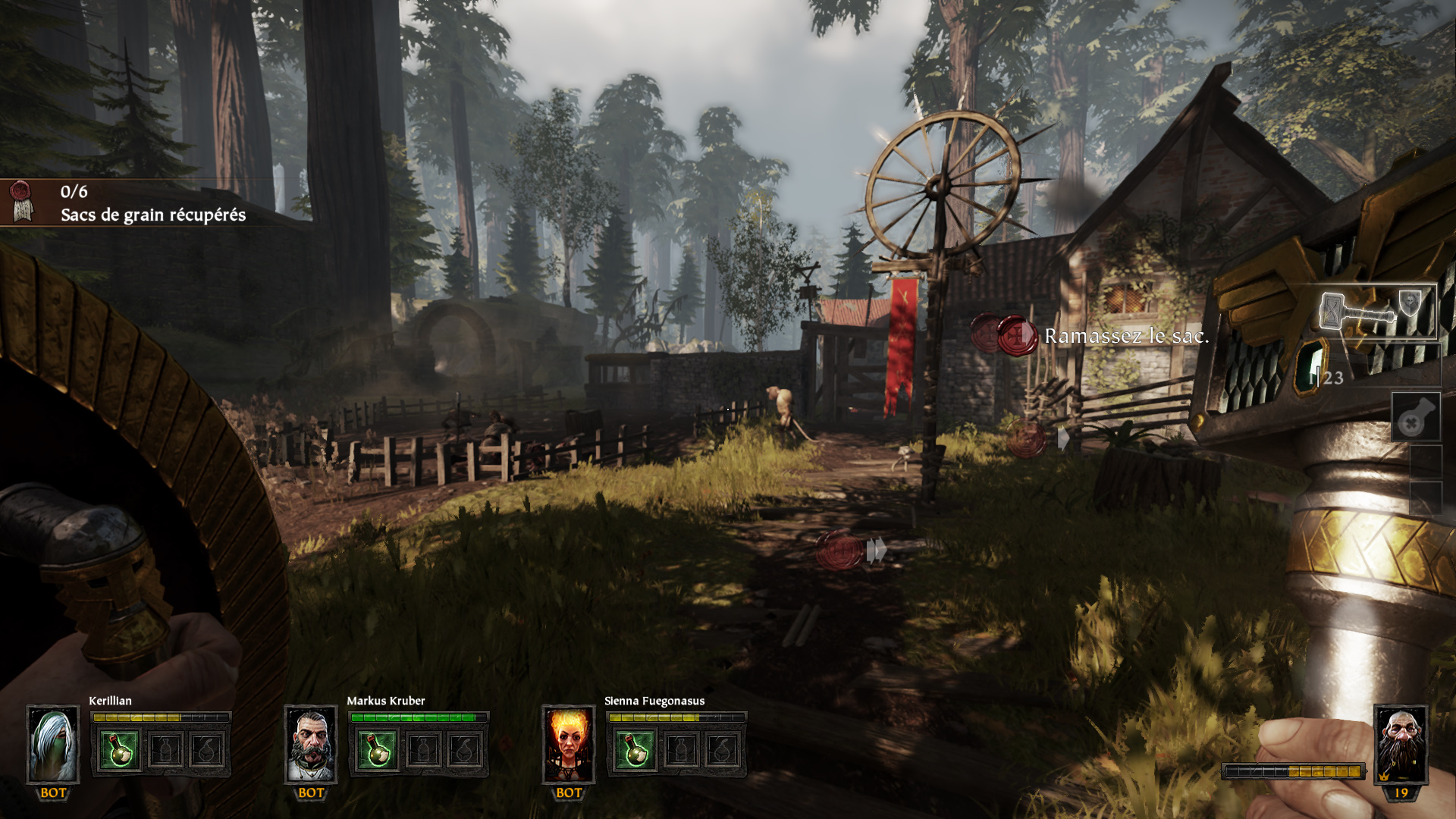1456x819 pixels.
Task: Click Markus Kruber's portrait
Action: (x=311, y=745)
